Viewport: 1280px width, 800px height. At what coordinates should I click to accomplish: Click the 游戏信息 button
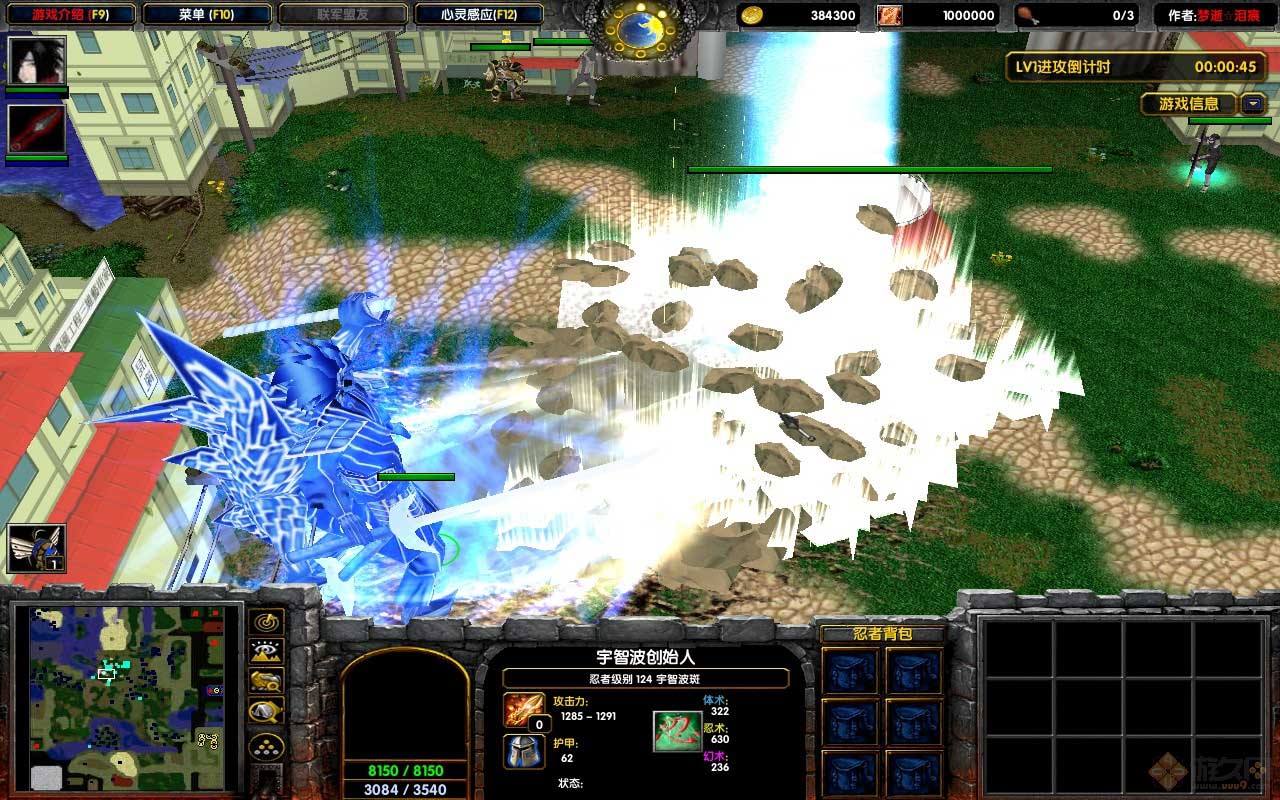click(1188, 104)
